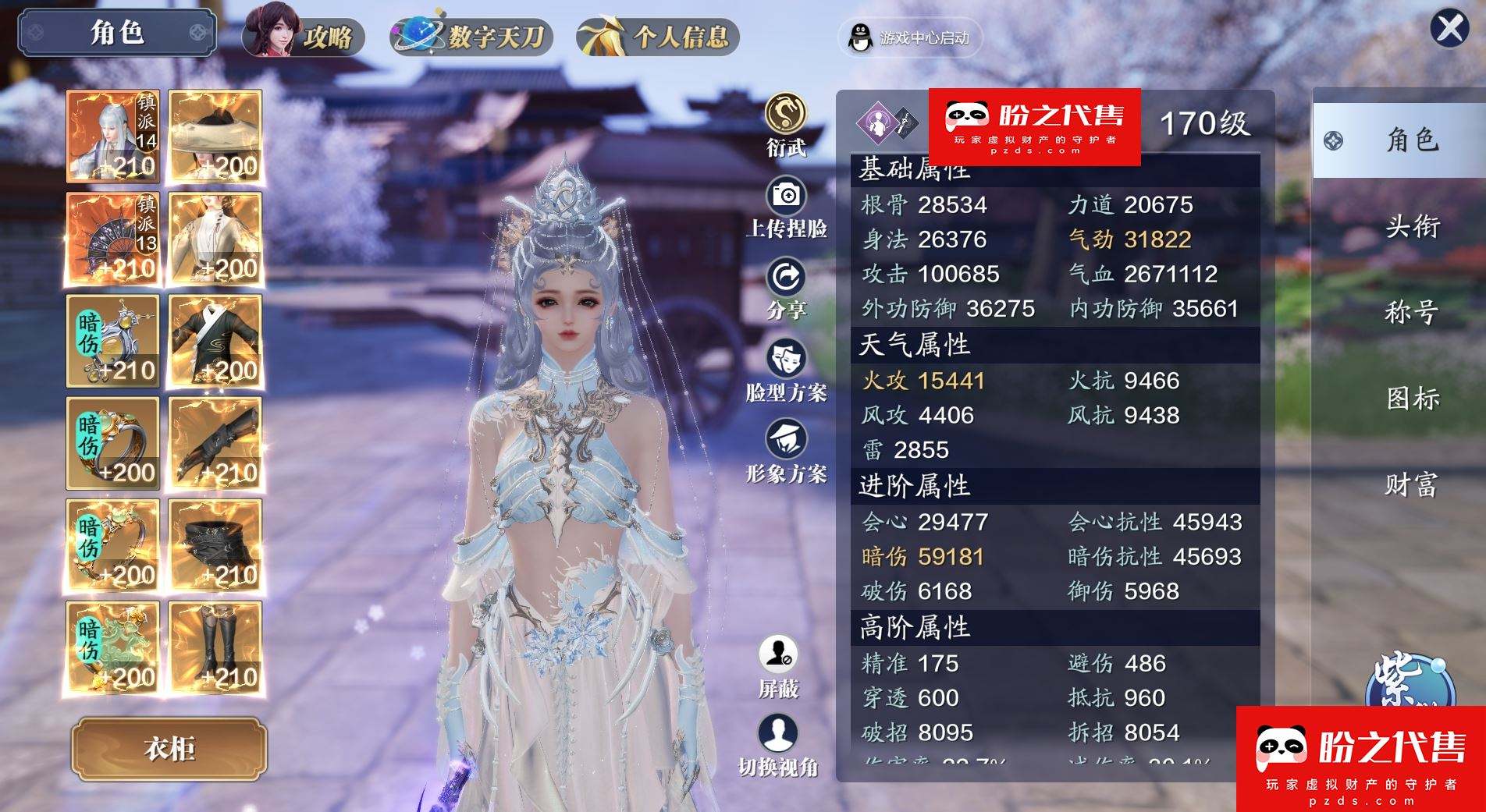Image resolution: width=1486 pixels, height=812 pixels.
Task: Open the 衣柜 wardrobe
Action: click(x=169, y=749)
